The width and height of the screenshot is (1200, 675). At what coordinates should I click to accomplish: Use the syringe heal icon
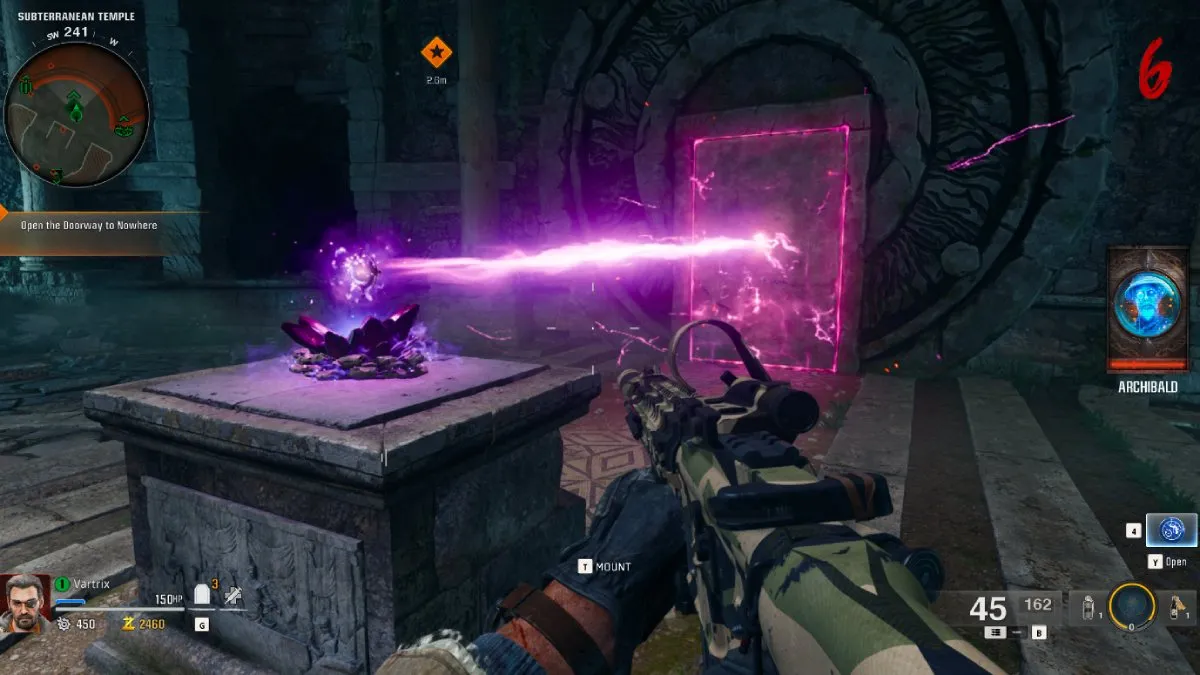tap(233, 596)
